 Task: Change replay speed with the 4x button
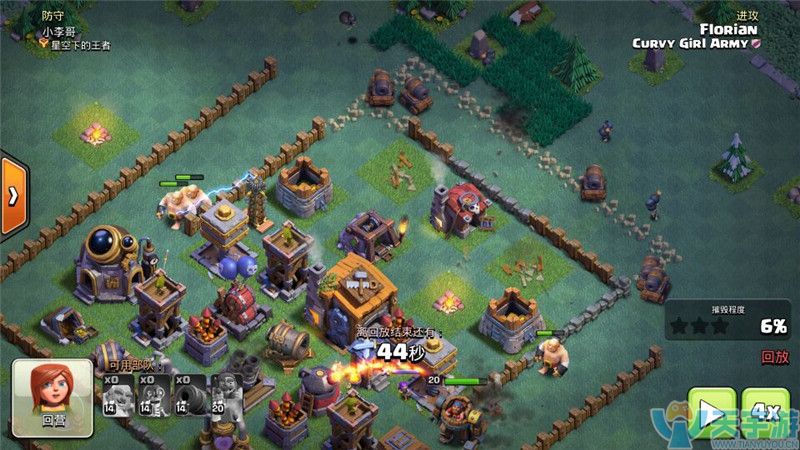click(766, 412)
